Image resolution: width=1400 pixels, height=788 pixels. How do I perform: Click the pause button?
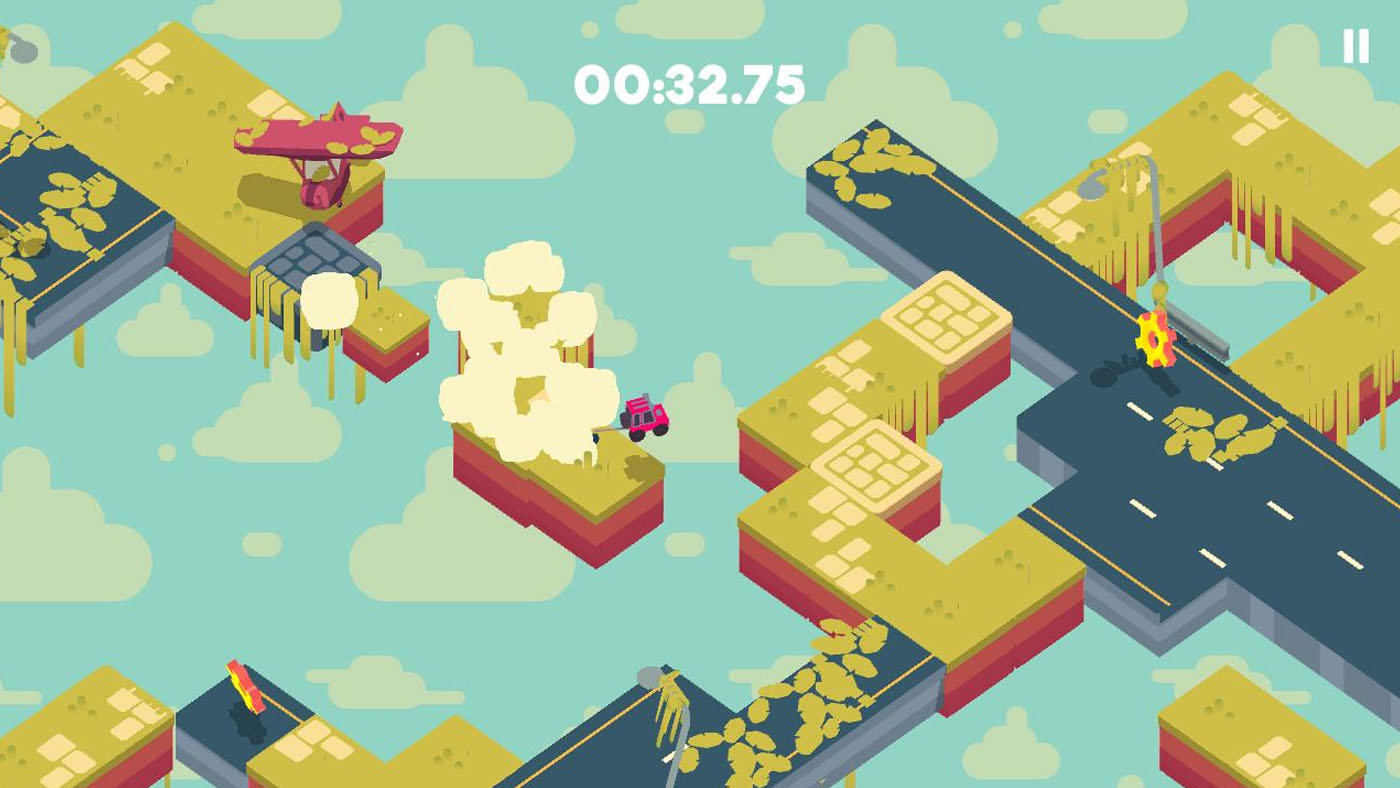click(1355, 43)
